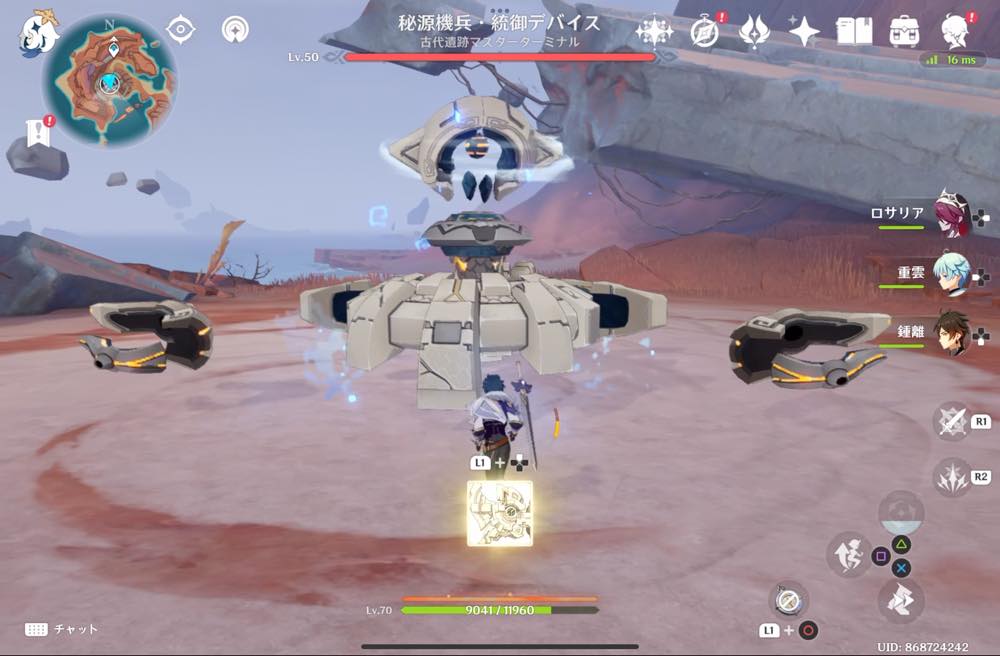This screenshot has width=1000, height=656.
Task: Toggle the eye-shaped elemental sight icon
Action: click(x=180, y=30)
